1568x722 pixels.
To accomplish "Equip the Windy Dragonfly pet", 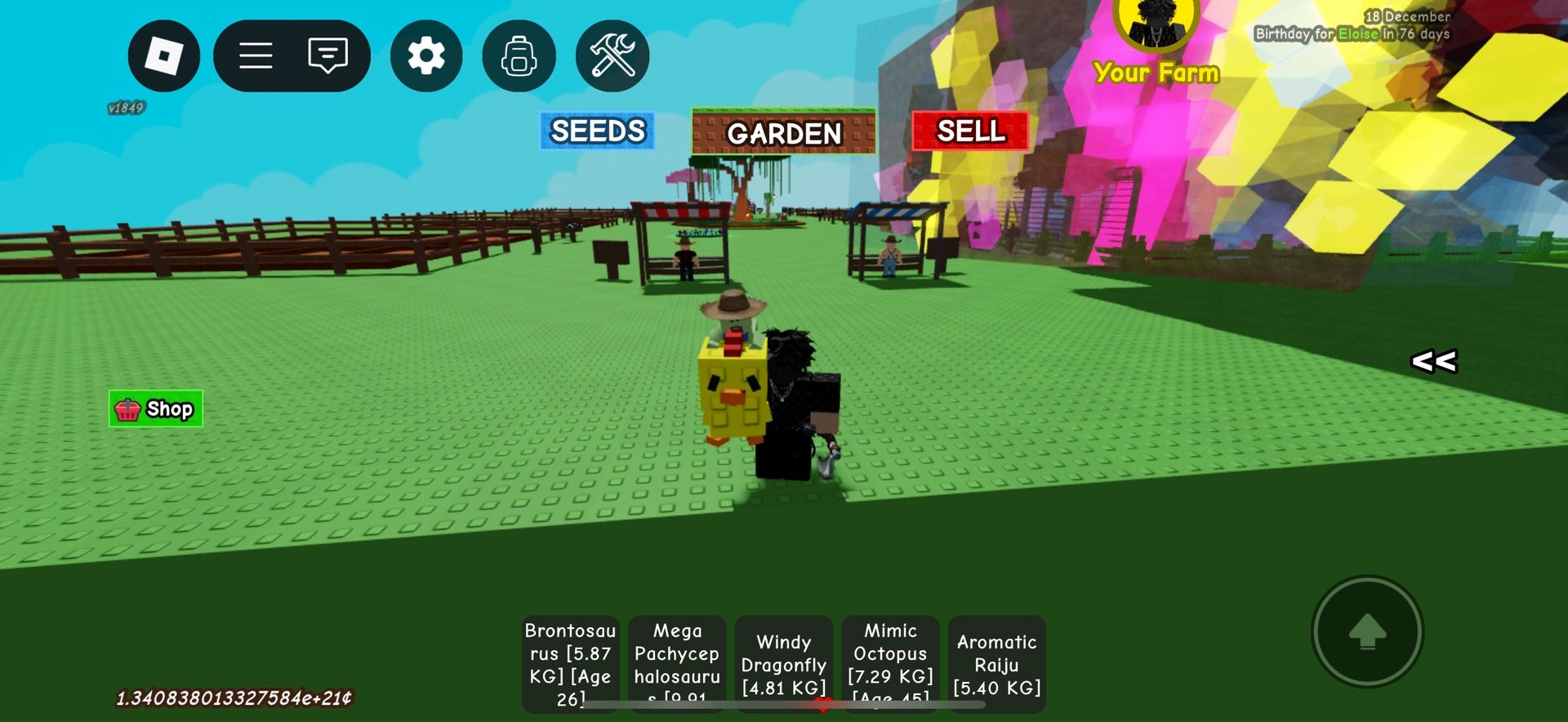I will (x=783, y=663).
